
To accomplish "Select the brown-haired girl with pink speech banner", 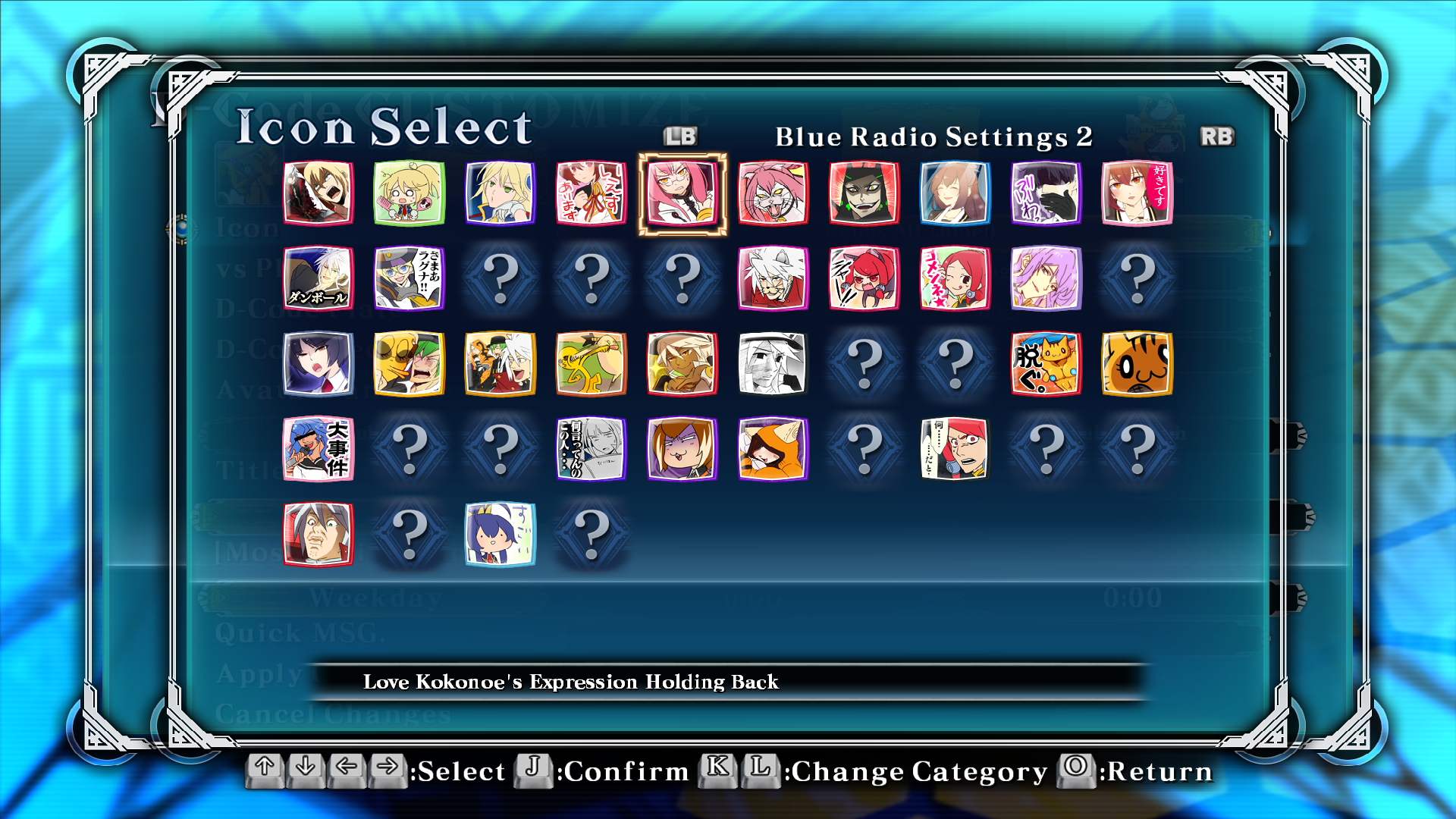I will tap(1137, 193).
